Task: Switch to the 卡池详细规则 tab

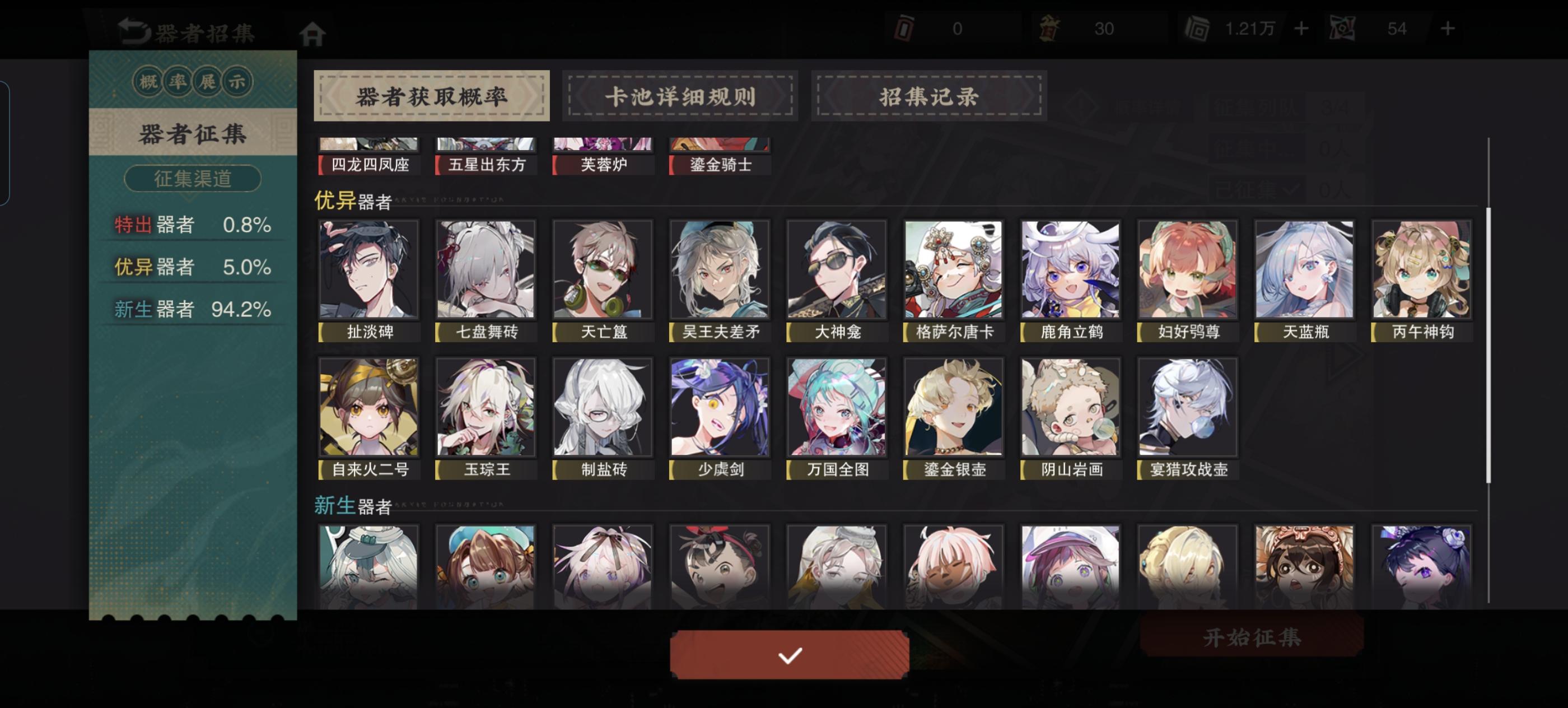Action: coord(679,96)
